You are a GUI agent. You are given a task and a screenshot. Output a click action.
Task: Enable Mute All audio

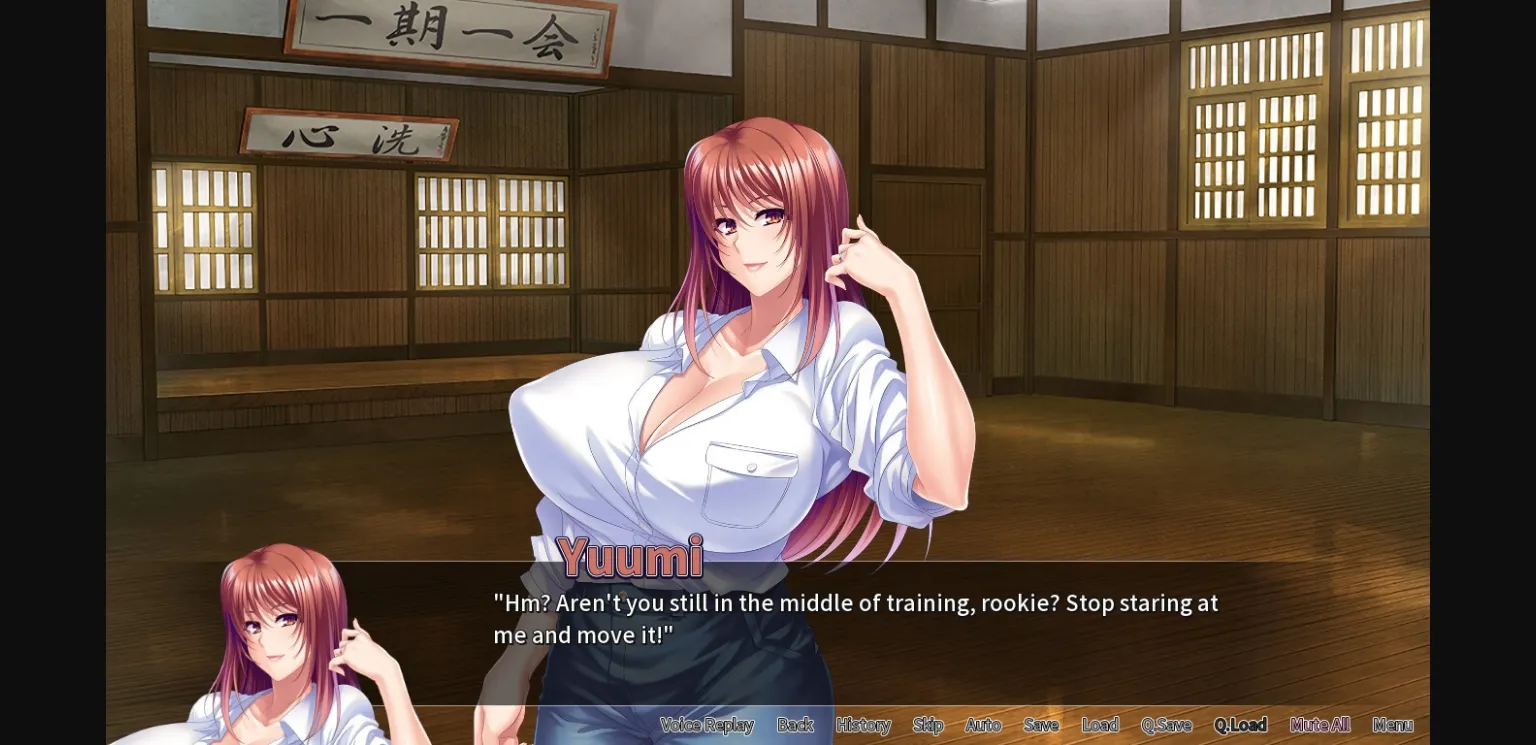(x=1319, y=725)
